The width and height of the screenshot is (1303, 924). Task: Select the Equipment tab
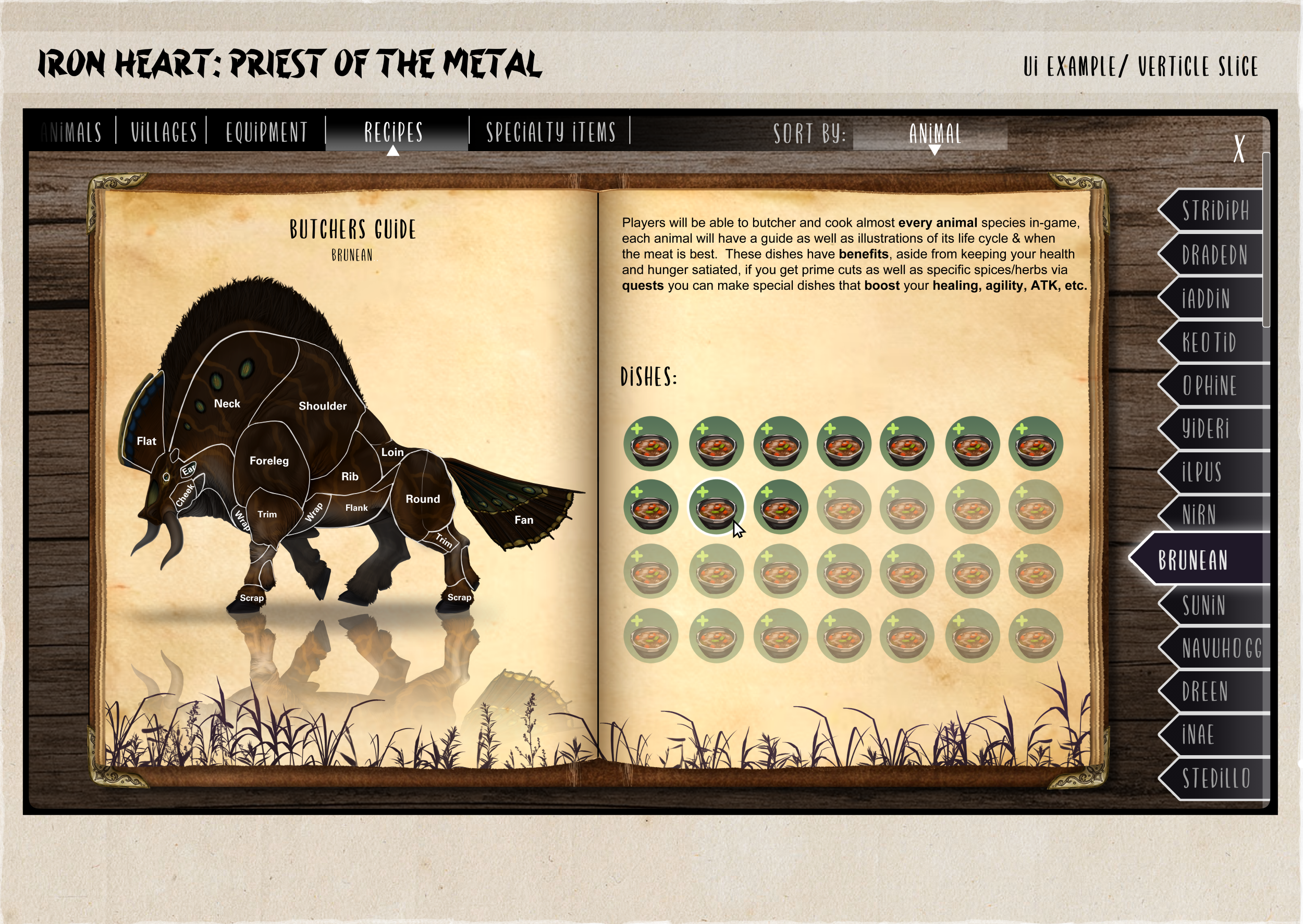coord(266,132)
